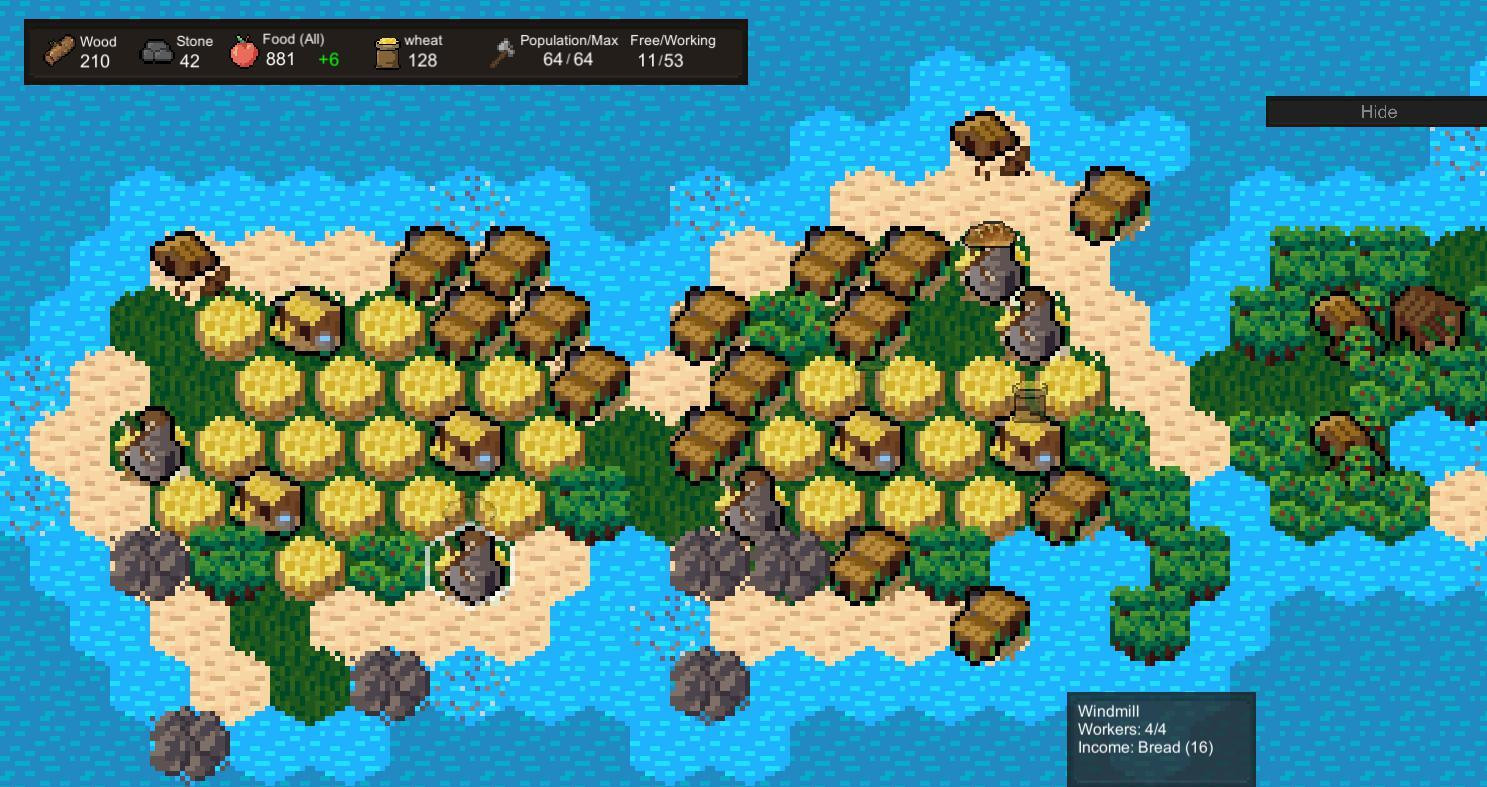Click the Wood log icon in the resource bar
Image resolution: width=1487 pixels, height=787 pixels.
pos(57,48)
